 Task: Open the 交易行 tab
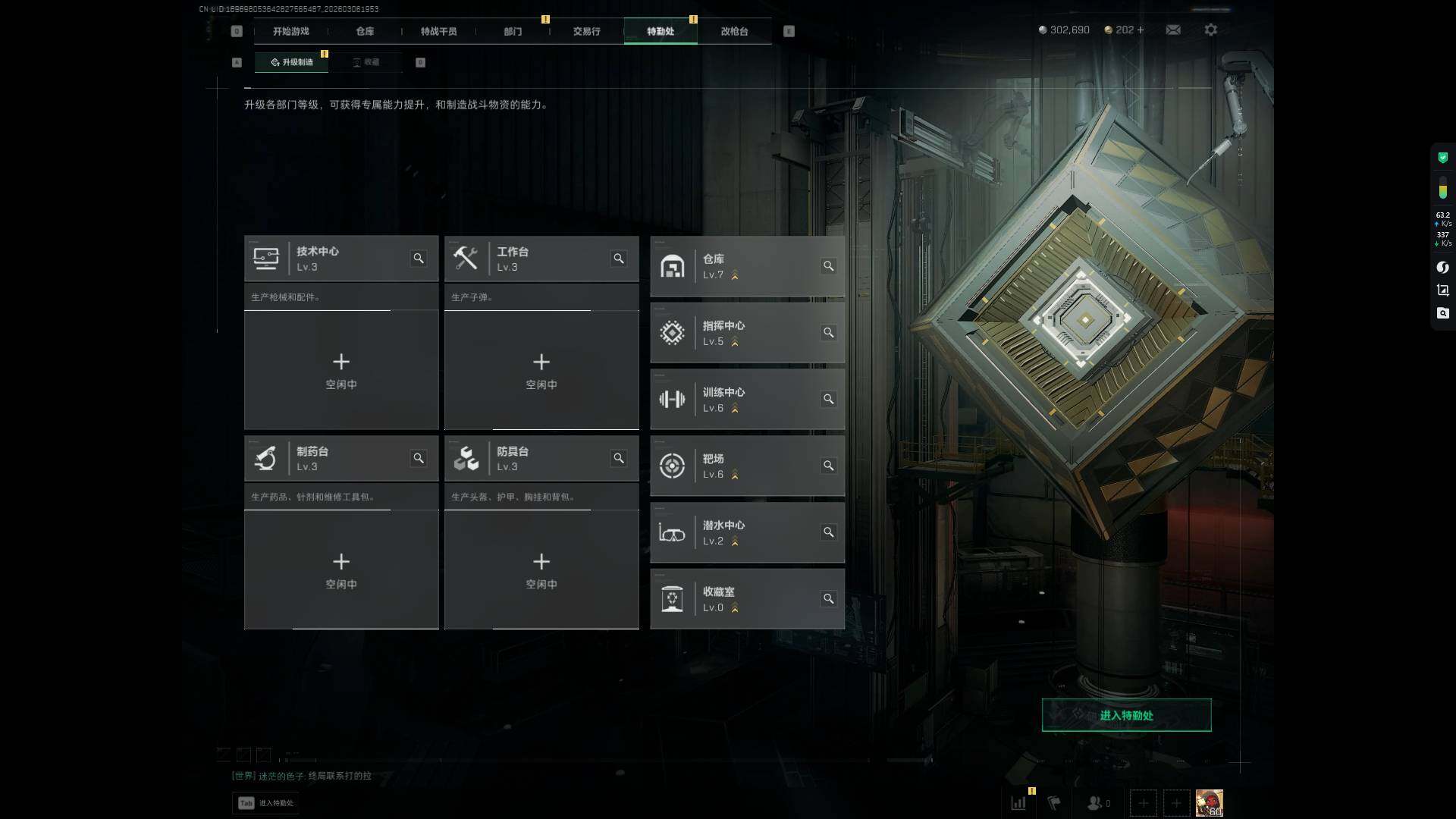coord(586,31)
